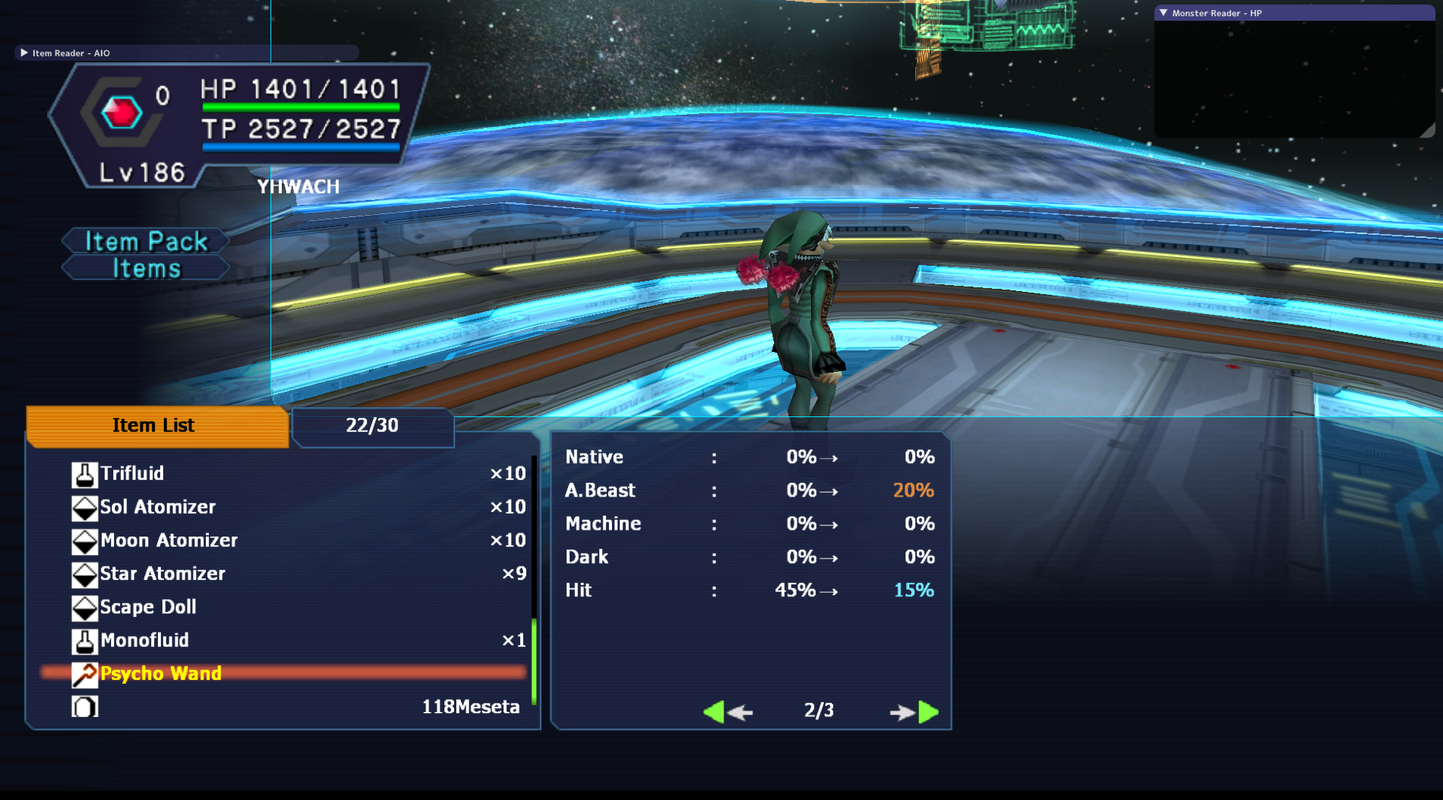Go to the next stats page
Screen dimensions: 1443x800
coord(915,711)
